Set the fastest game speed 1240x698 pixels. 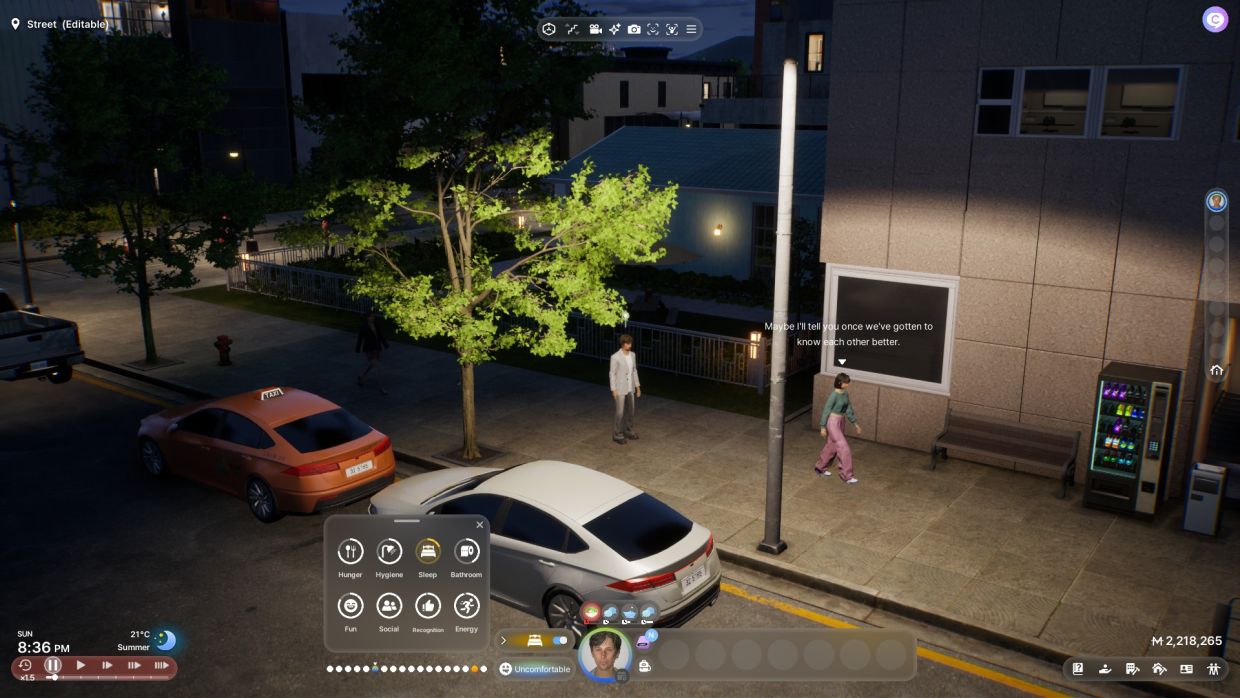coord(161,665)
